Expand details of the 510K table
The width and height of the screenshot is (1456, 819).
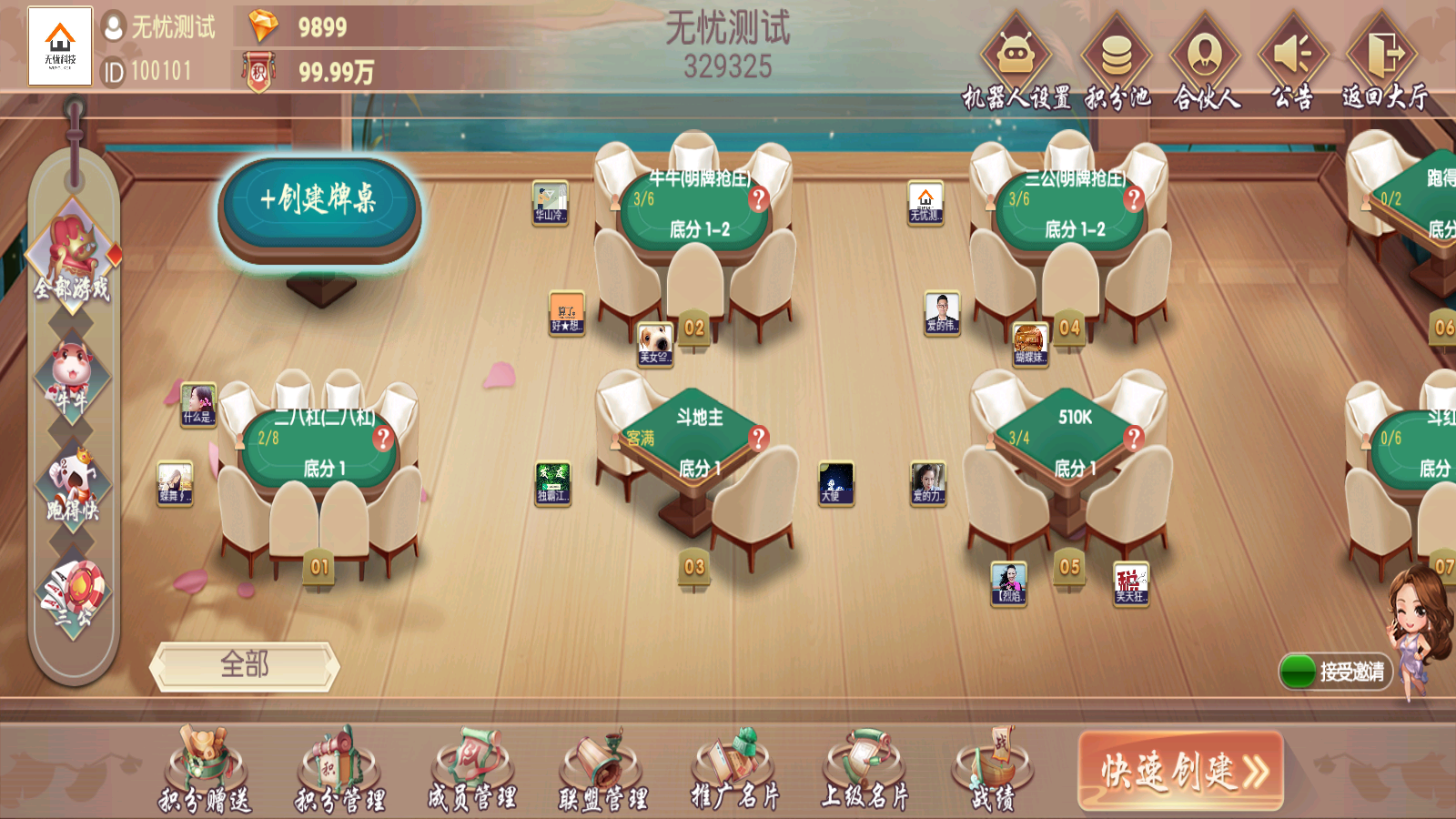[1134, 436]
